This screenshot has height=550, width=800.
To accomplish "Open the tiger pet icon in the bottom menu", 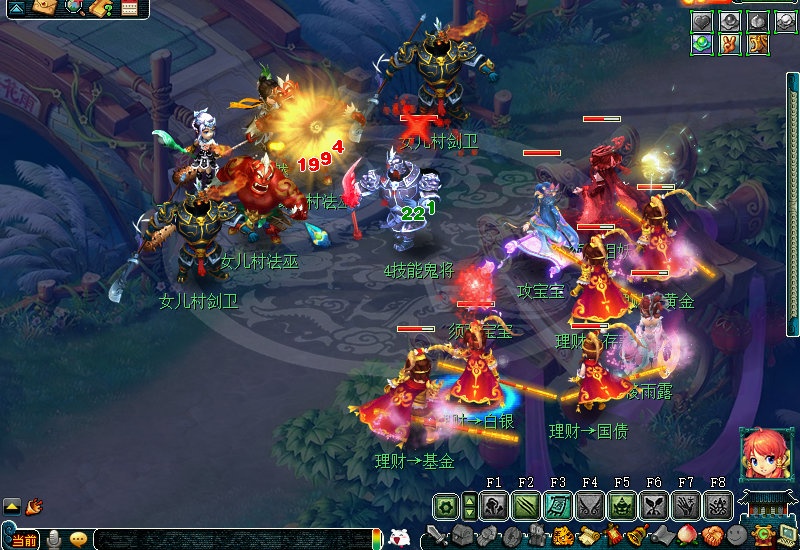I will pyautogui.click(x=563, y=536).
